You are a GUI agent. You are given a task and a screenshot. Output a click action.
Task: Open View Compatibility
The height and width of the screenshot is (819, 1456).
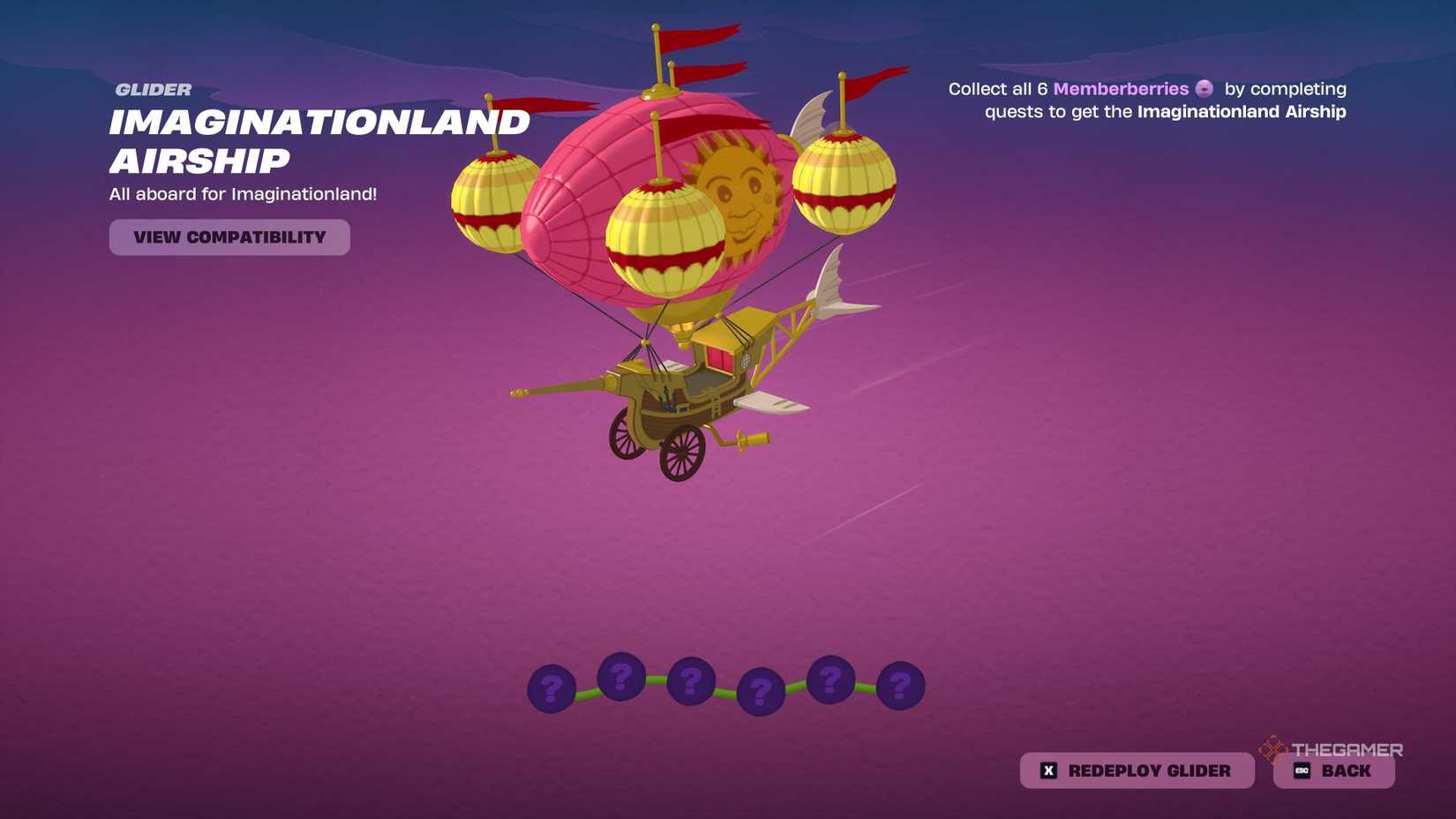point(229,237)
